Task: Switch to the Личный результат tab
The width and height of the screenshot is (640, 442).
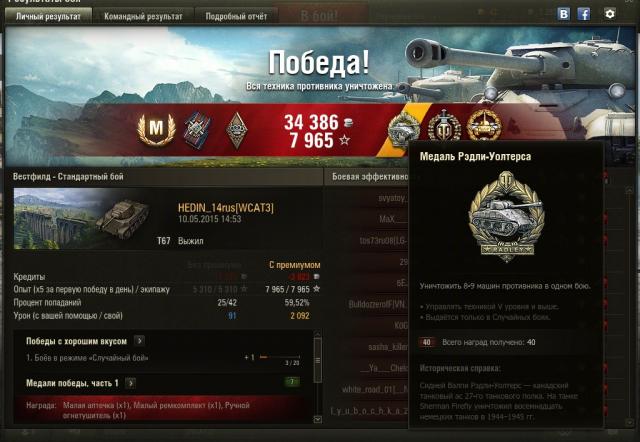Action: coord(48,16)
